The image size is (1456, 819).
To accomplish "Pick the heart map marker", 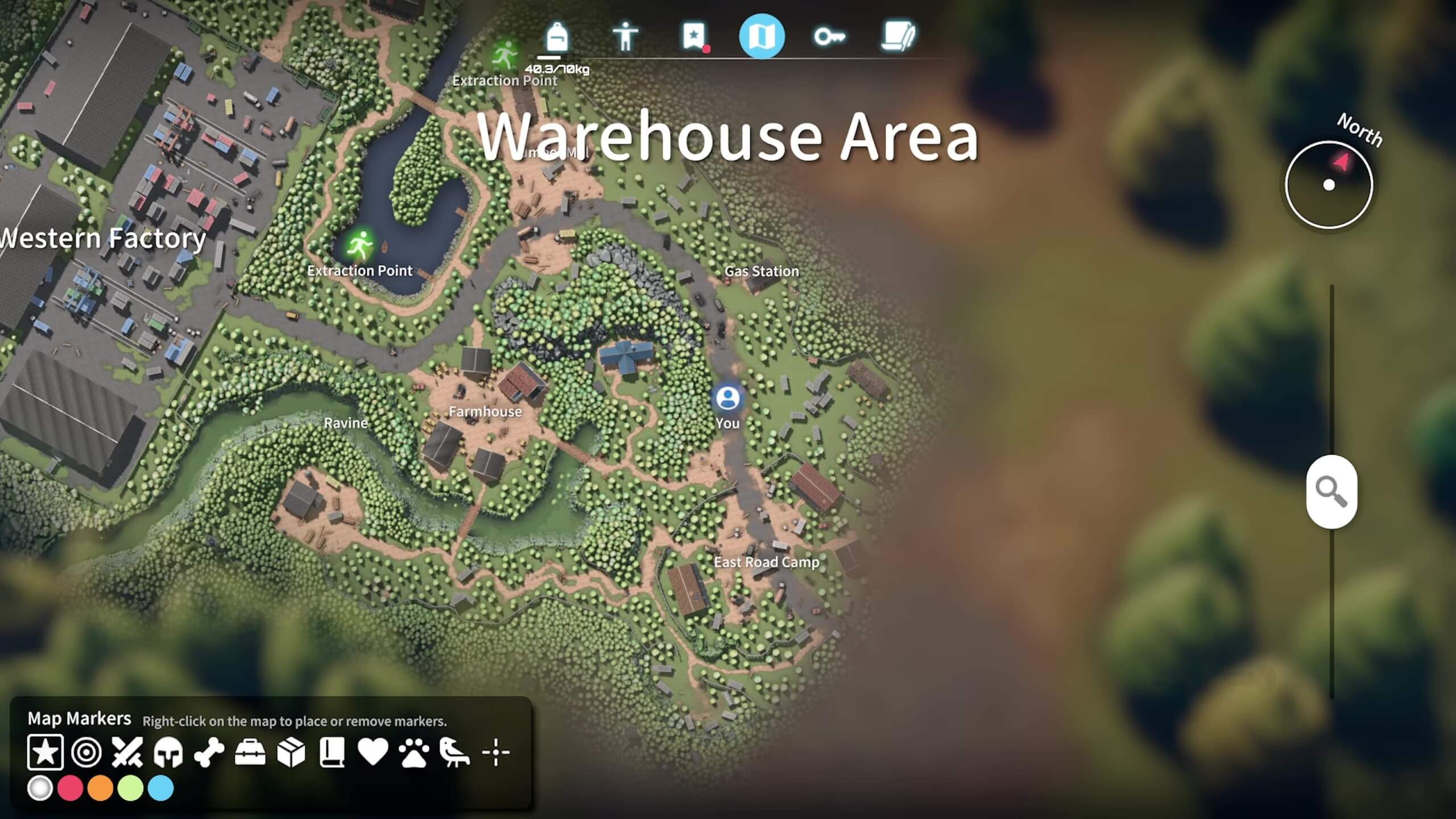I will pyautogui.click(x=373, y=752).
